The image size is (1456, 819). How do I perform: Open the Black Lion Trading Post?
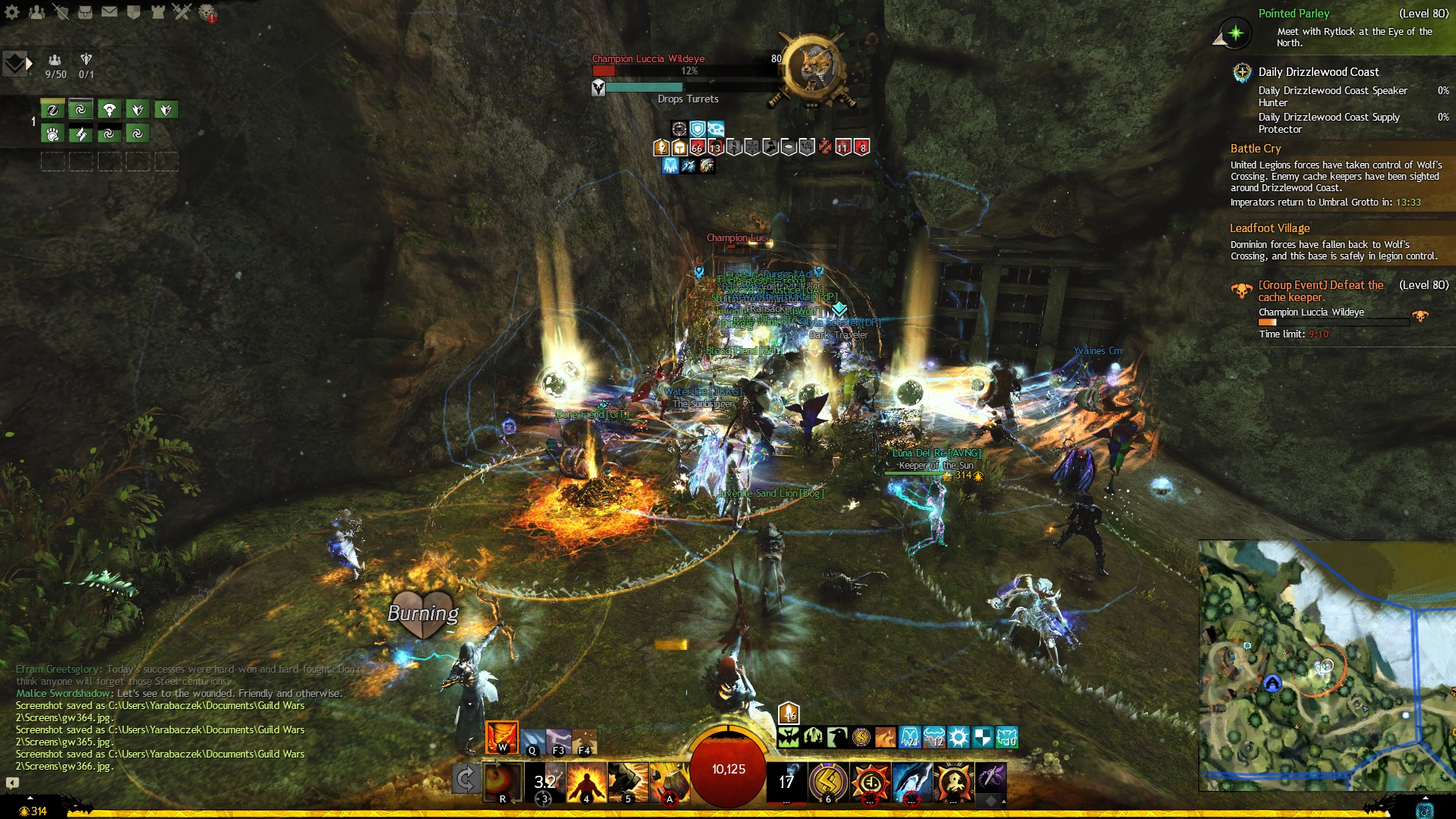tap(206, 12)
